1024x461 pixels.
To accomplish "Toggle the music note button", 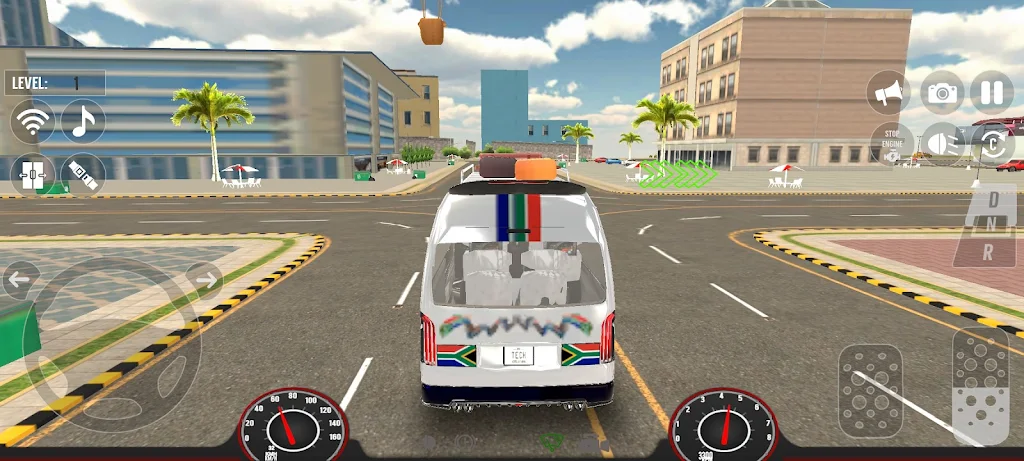I will [x=84, y=122].
